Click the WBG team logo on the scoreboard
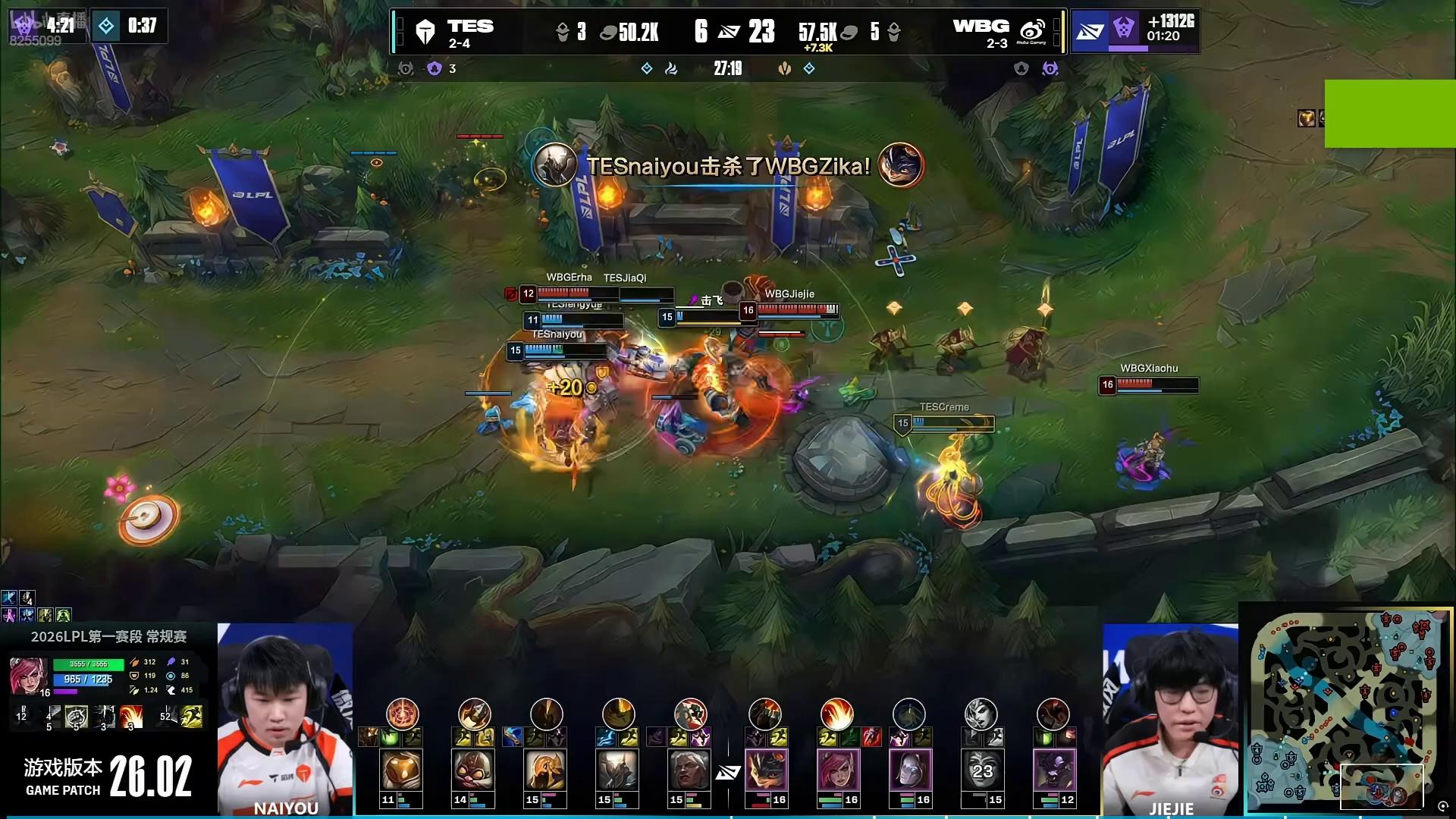Viewport: 1456px width, 819px height. click(x=1032, y=32)
